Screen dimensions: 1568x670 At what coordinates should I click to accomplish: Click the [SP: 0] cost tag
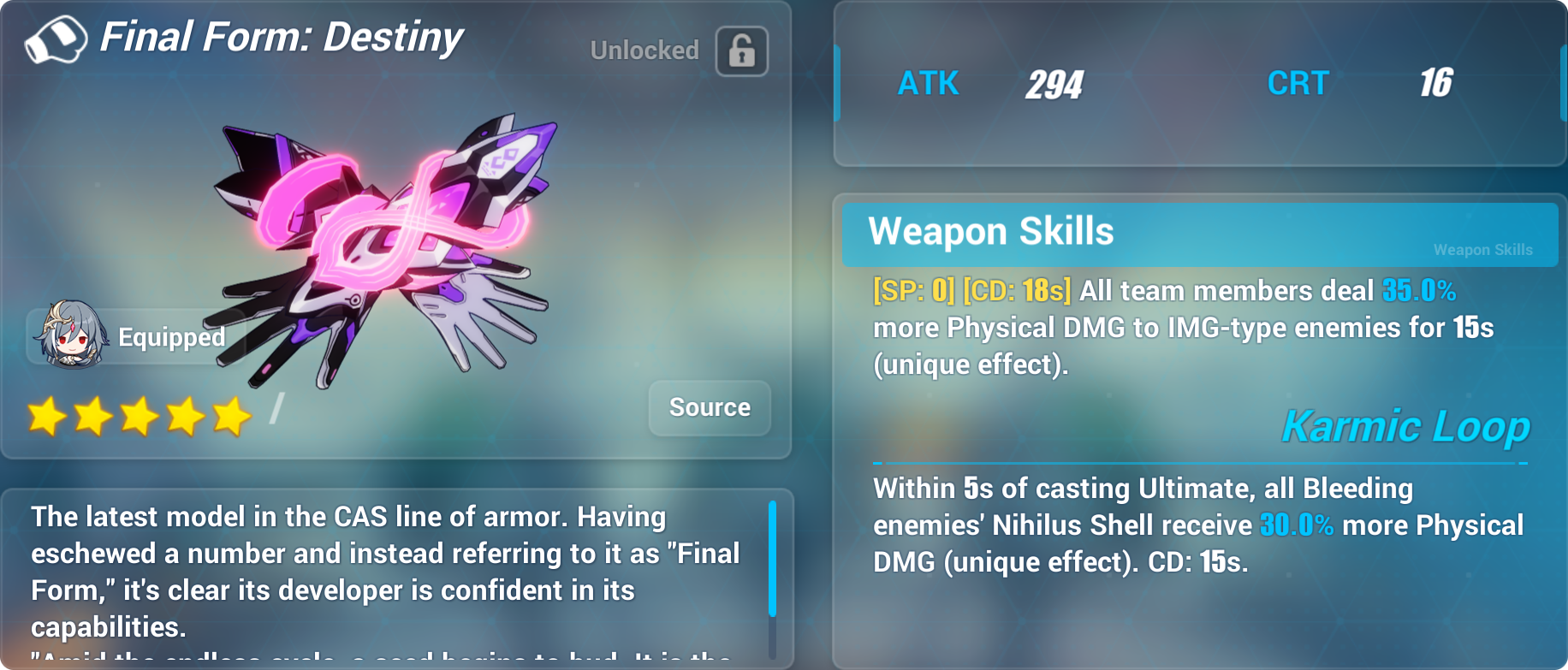(x=913, y=291)
